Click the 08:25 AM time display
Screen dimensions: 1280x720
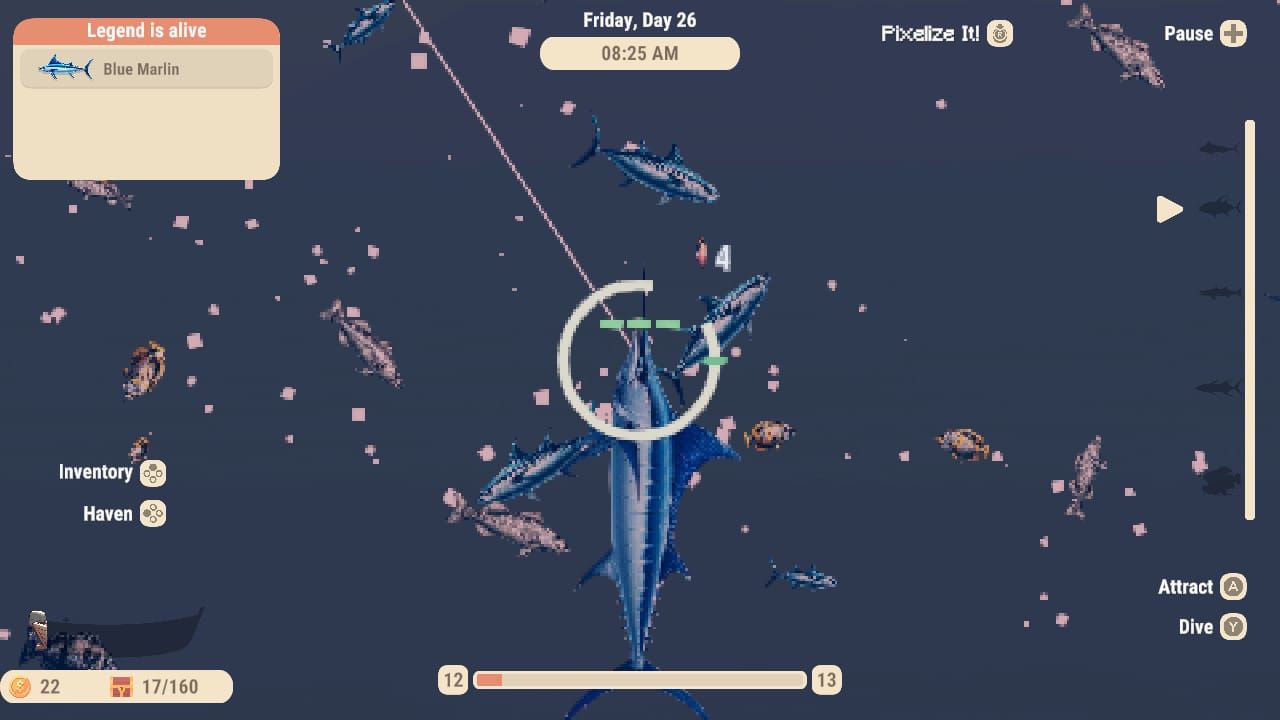pos(639,53)
